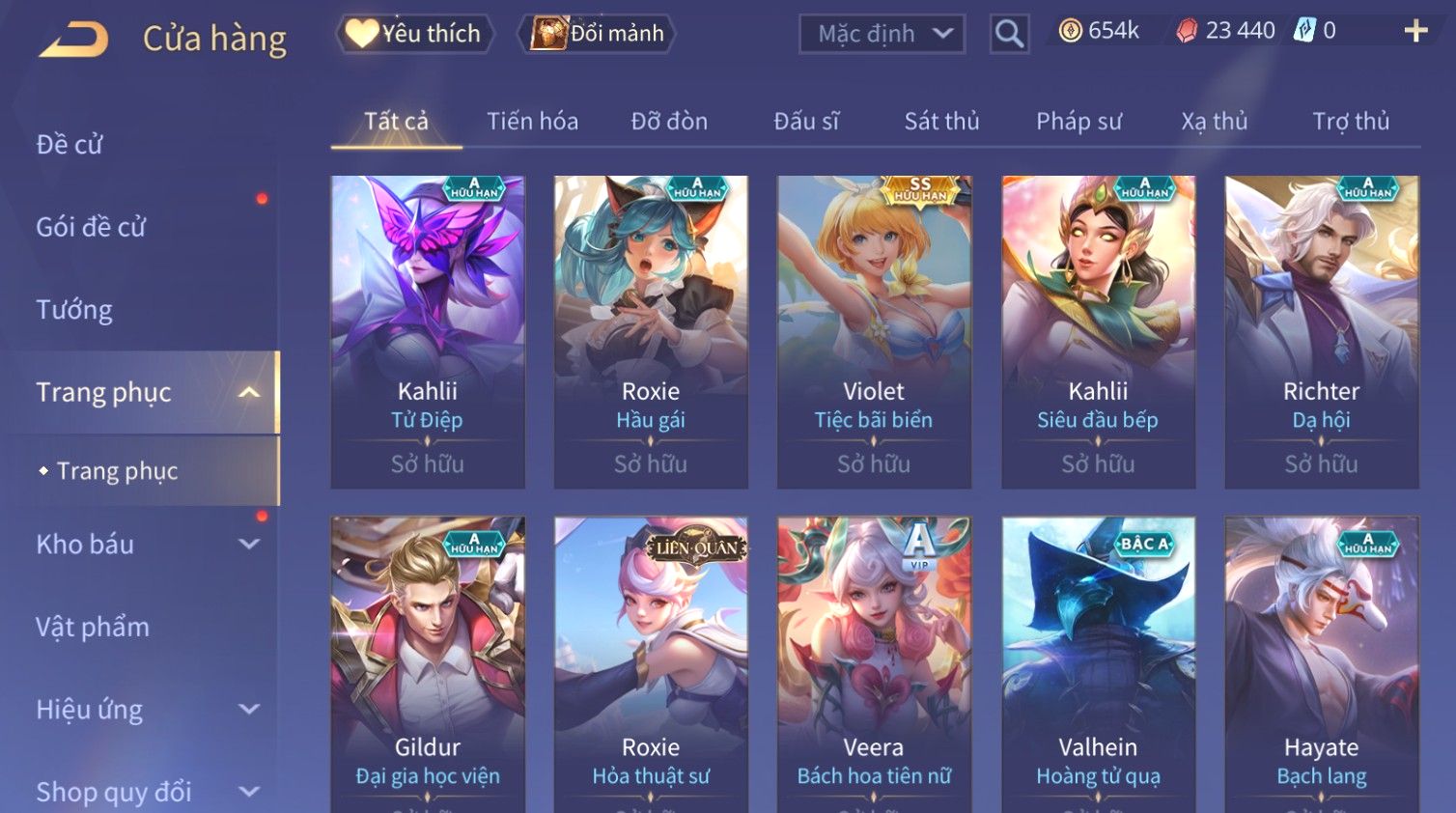Add currency with the plus button
This screenshot has height=813, width=1456.
(1415, 32)
